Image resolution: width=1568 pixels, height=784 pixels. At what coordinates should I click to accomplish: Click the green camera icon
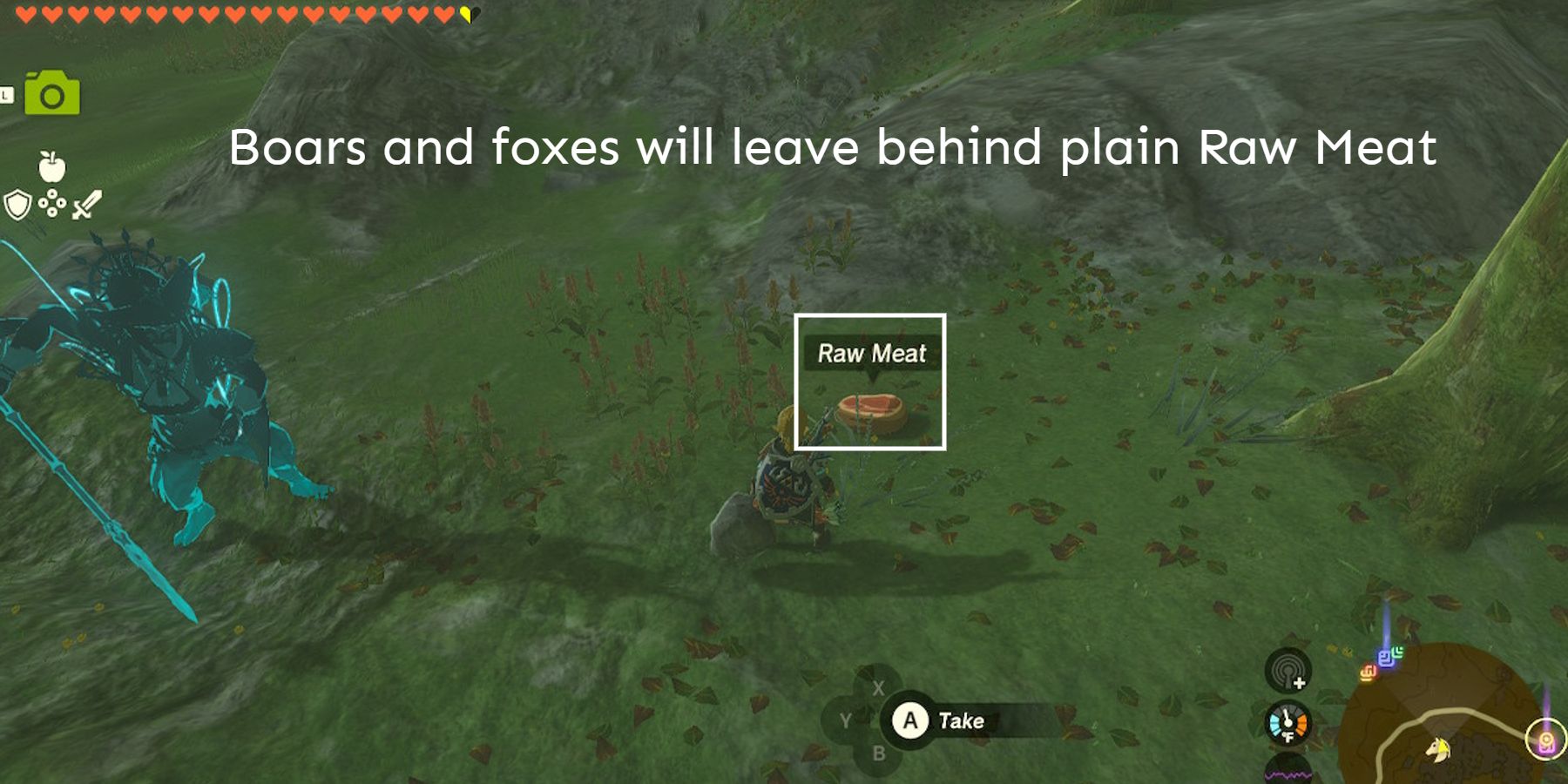pos(51,93)
